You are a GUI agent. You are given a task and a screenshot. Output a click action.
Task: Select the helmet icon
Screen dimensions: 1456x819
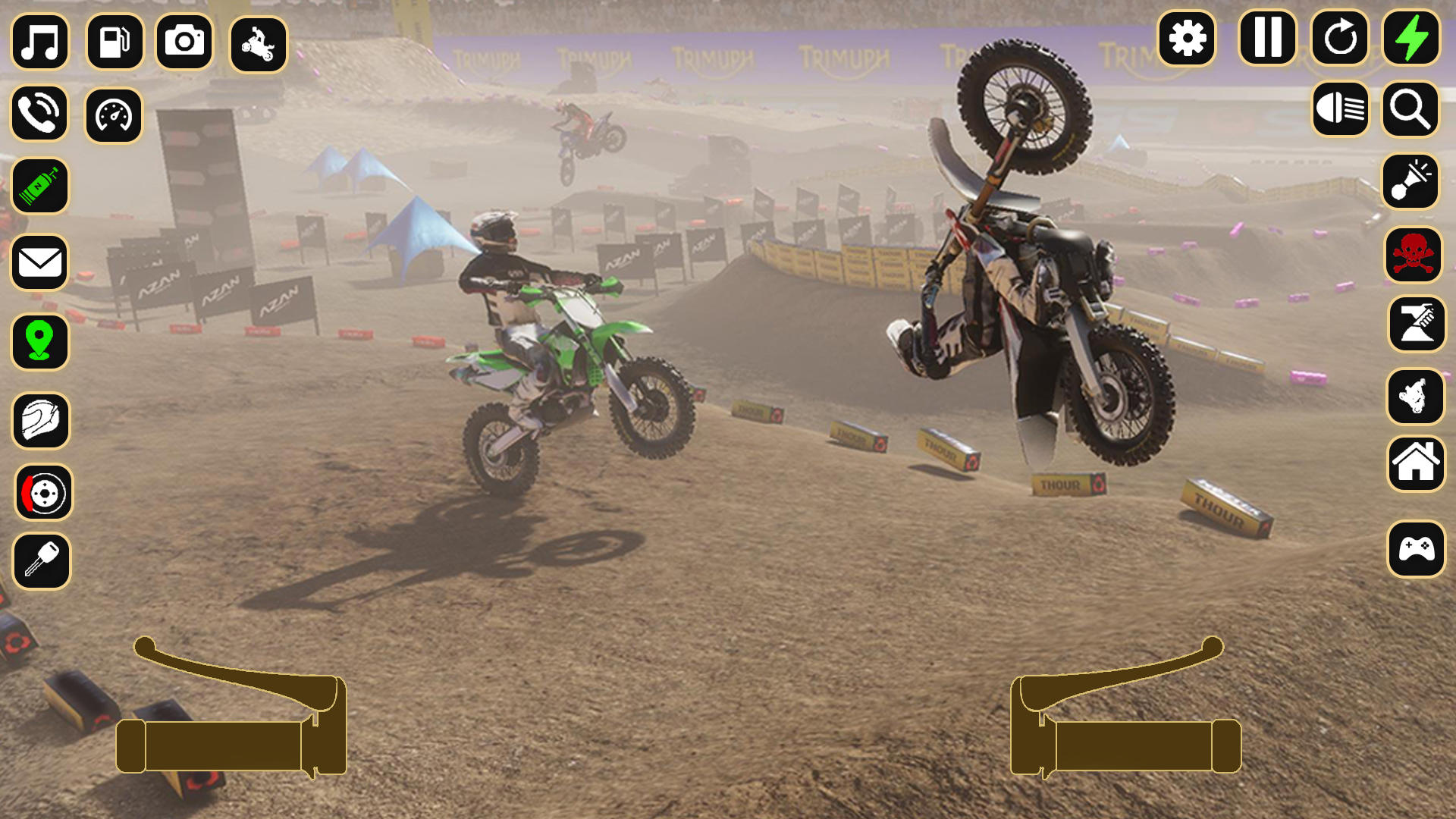coord(41,421)
